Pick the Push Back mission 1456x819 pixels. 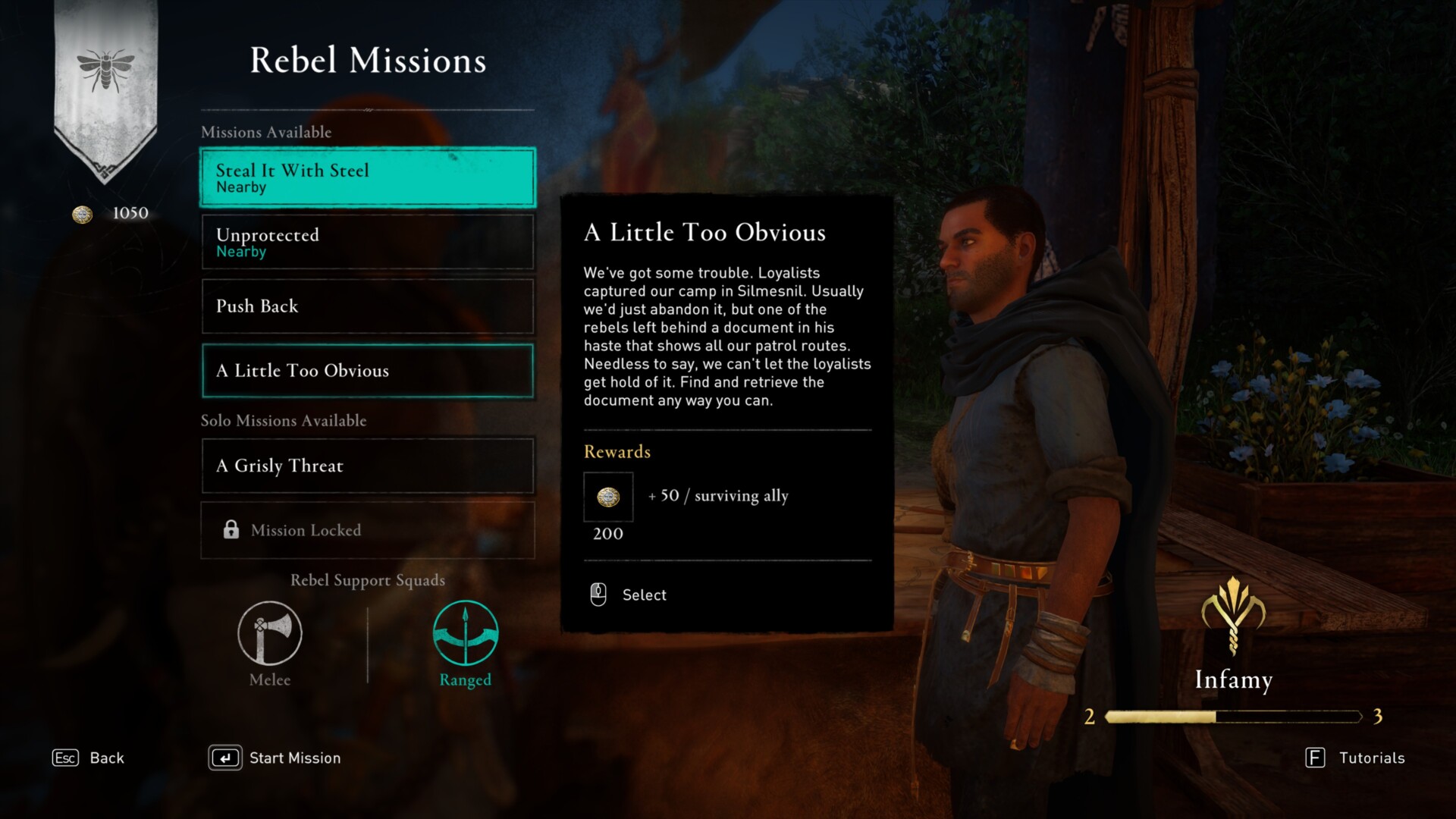pyautogui.click(x=368, y=306)
